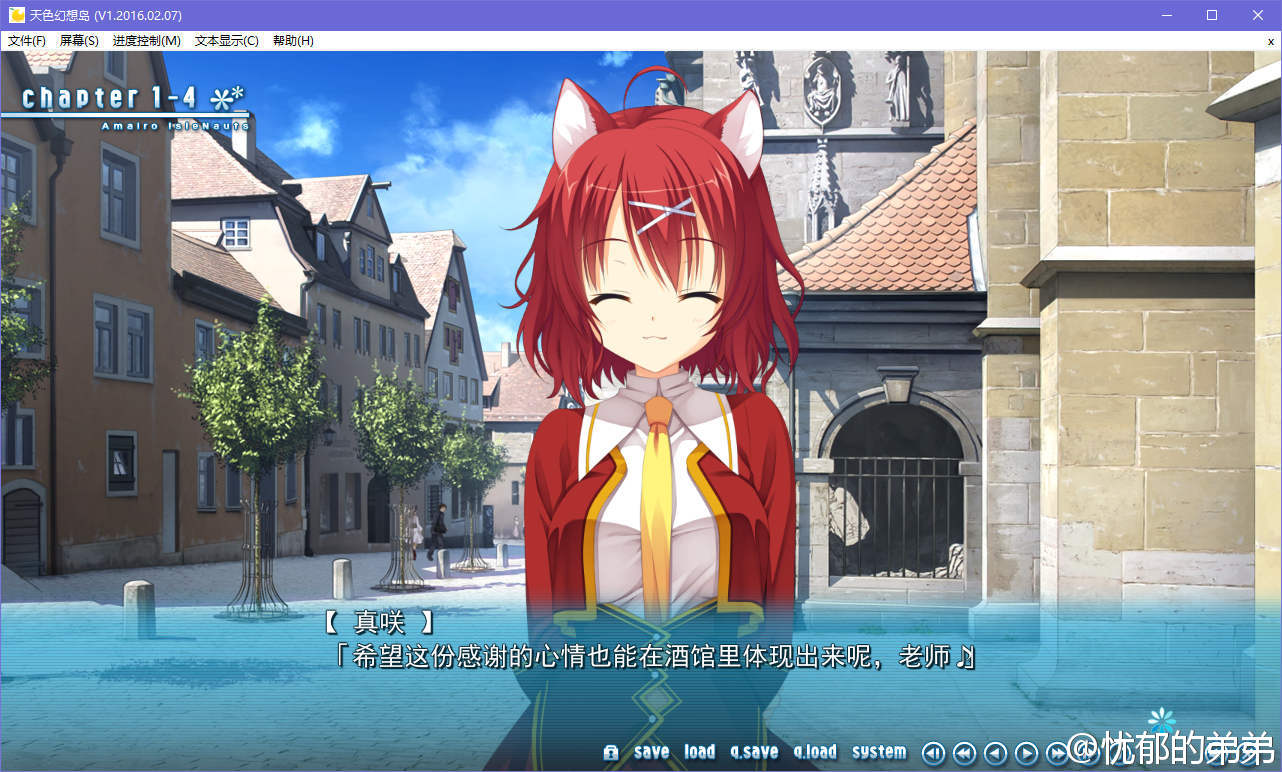Jump back with the bar-and-left-arrow button
Image resolution: width=1282 pixels, height=772 pixels.
[933, 753]
